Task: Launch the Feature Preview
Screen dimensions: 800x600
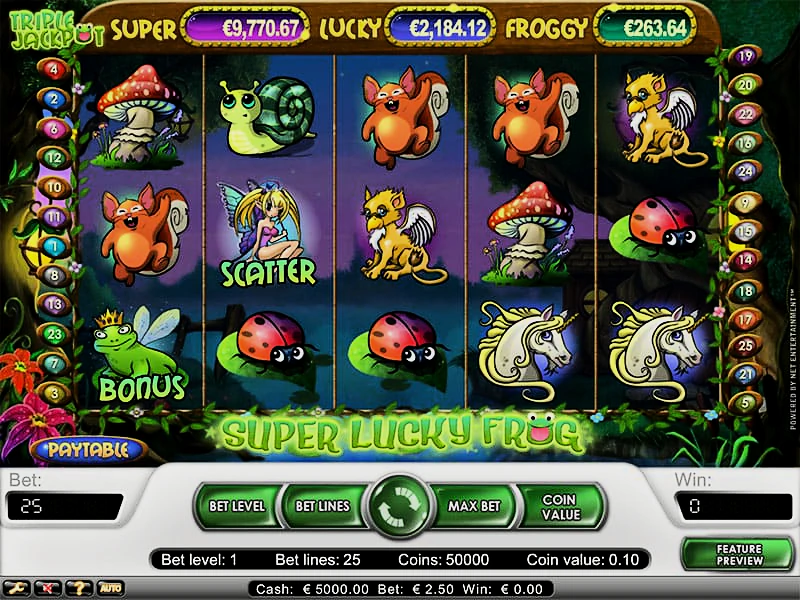Action: [738, 555]
